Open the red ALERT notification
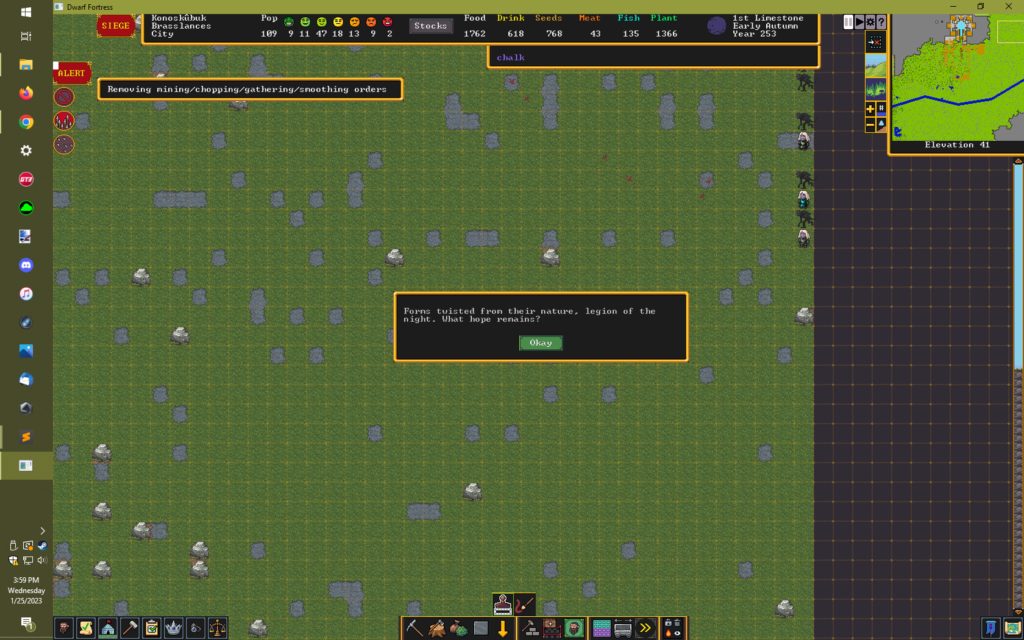1024x640 pixels. coord(71,73)
